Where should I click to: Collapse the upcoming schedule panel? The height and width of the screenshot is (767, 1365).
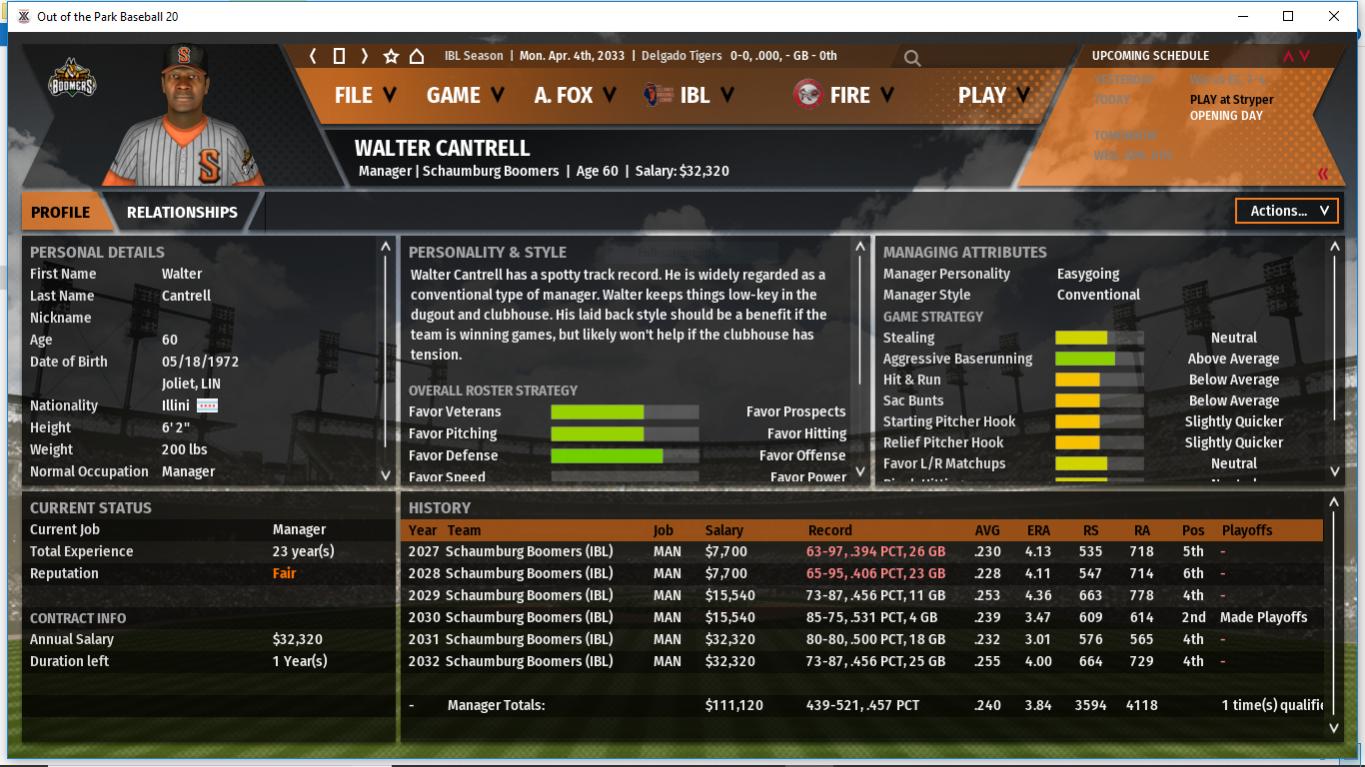click(x=1323, y=174)
